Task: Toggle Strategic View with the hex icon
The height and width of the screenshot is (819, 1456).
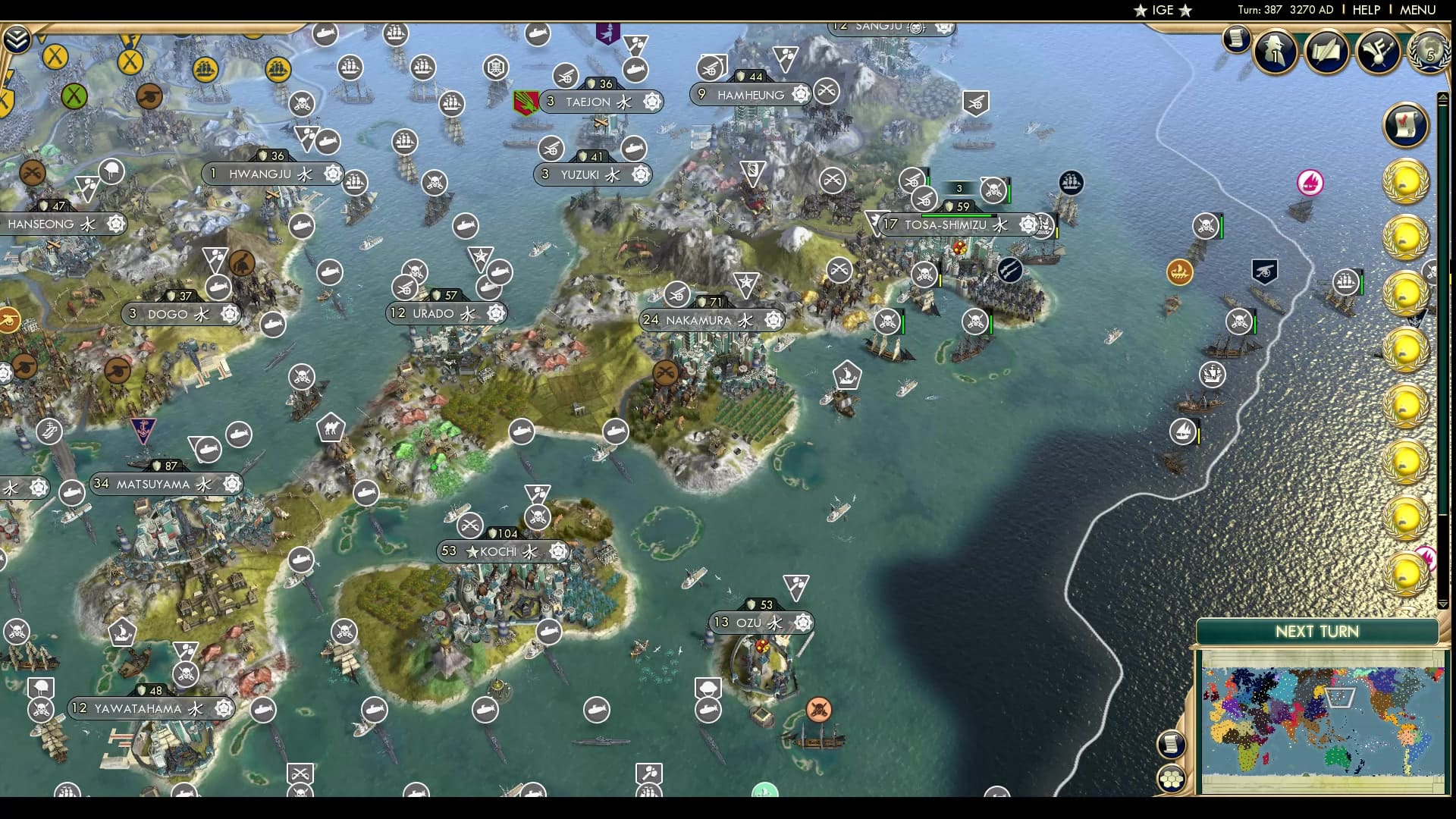Action: click(1172, 777)
